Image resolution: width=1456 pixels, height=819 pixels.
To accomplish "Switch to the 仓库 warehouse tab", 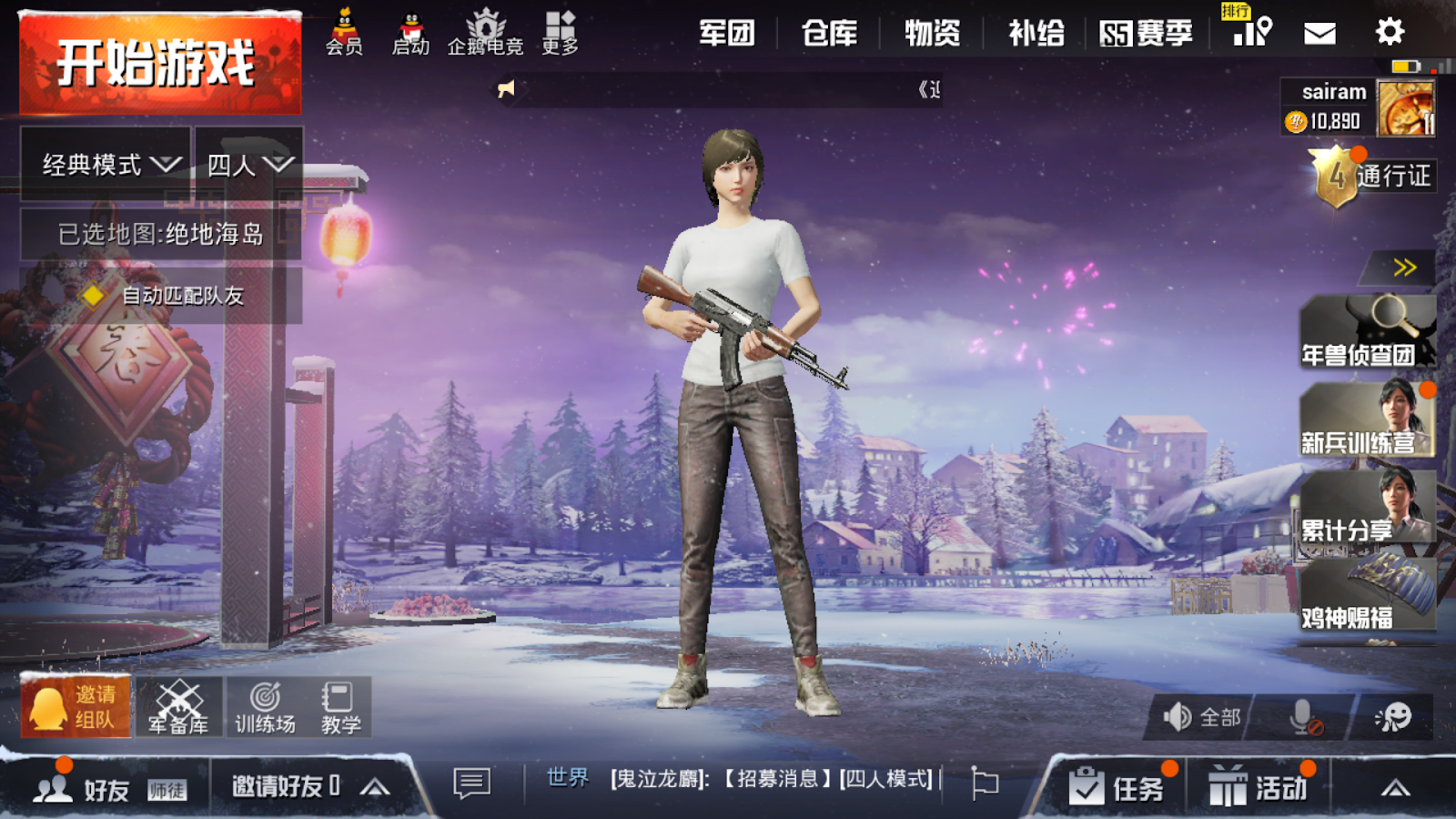I will coord(830,32).
